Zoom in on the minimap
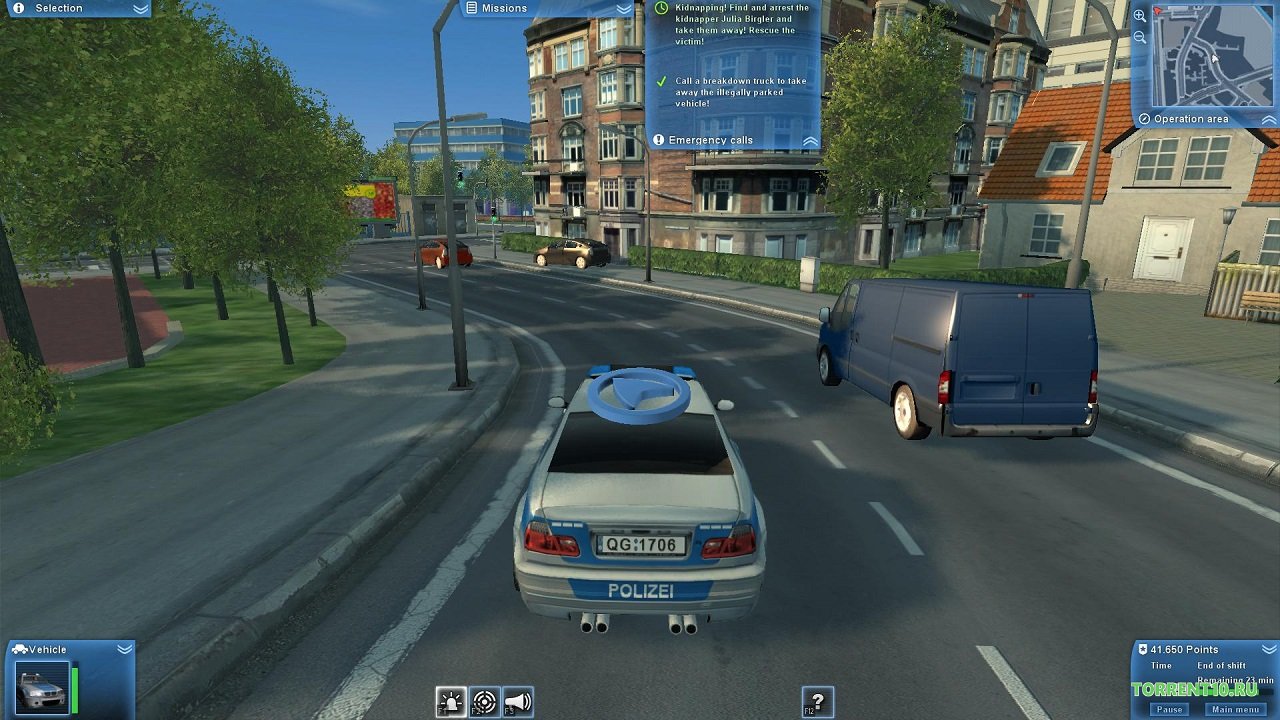The height and width of the screenshot is (720, 1280). (x=1140, y=16)
